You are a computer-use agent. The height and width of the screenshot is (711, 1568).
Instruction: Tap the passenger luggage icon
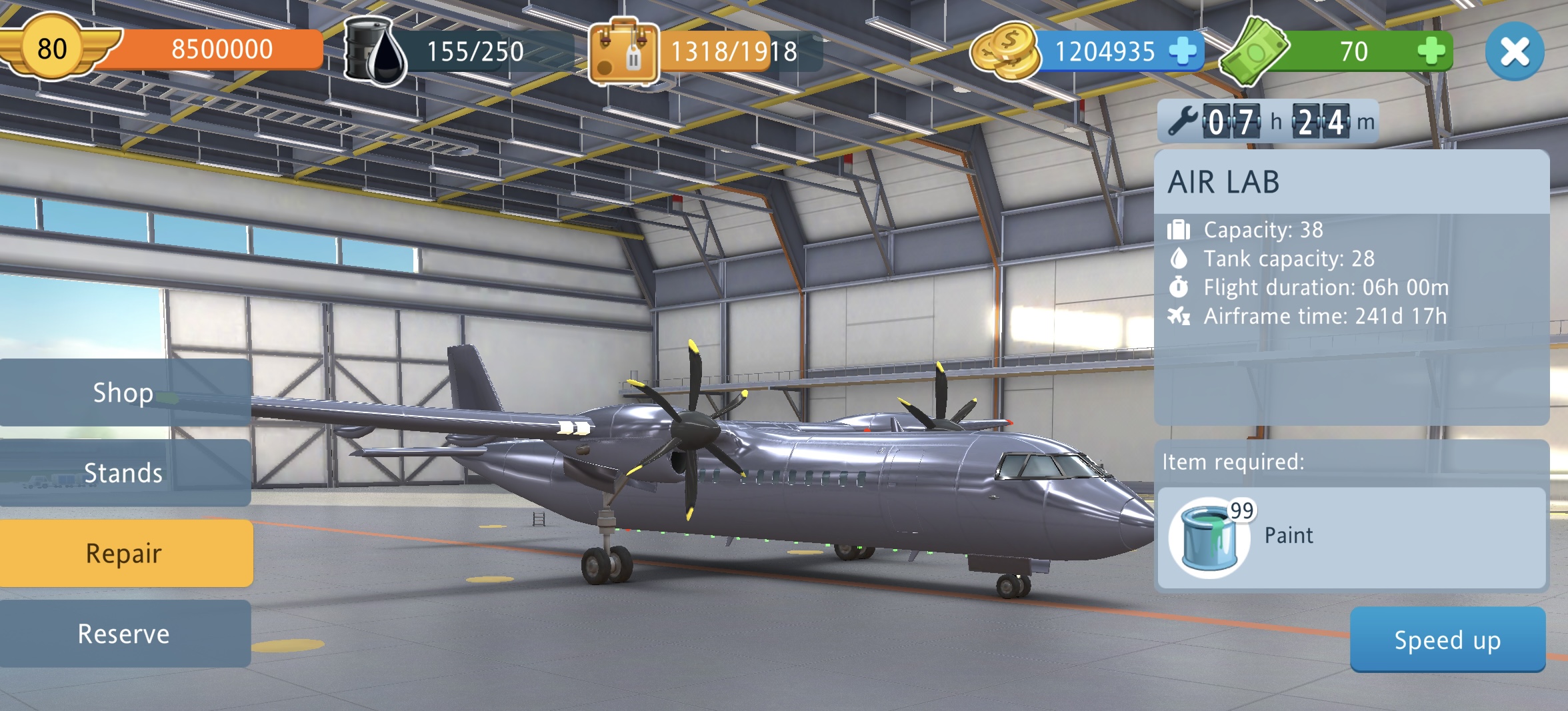point(624,53)
